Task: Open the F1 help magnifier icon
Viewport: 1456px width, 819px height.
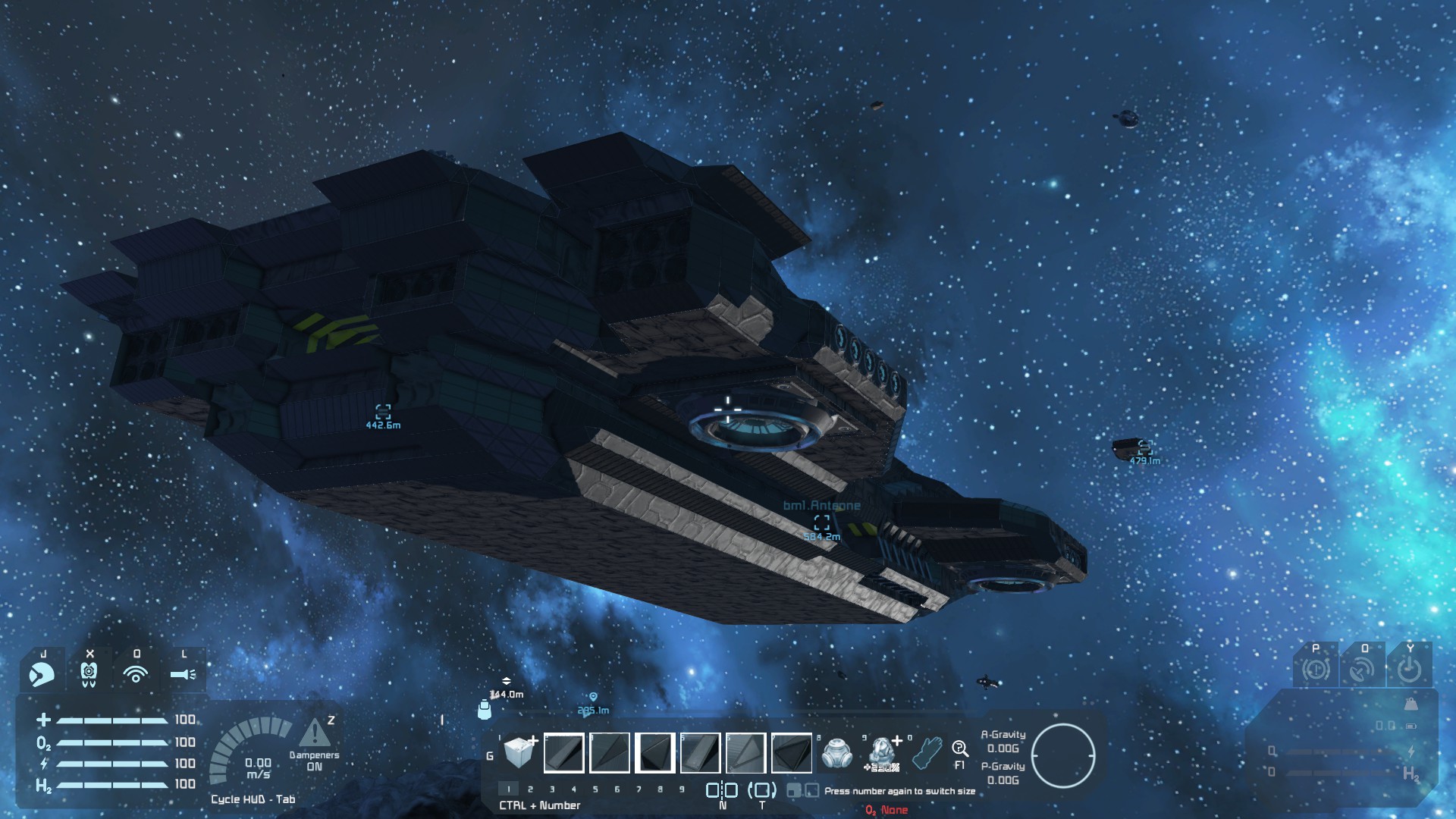Action: [959, 750]
